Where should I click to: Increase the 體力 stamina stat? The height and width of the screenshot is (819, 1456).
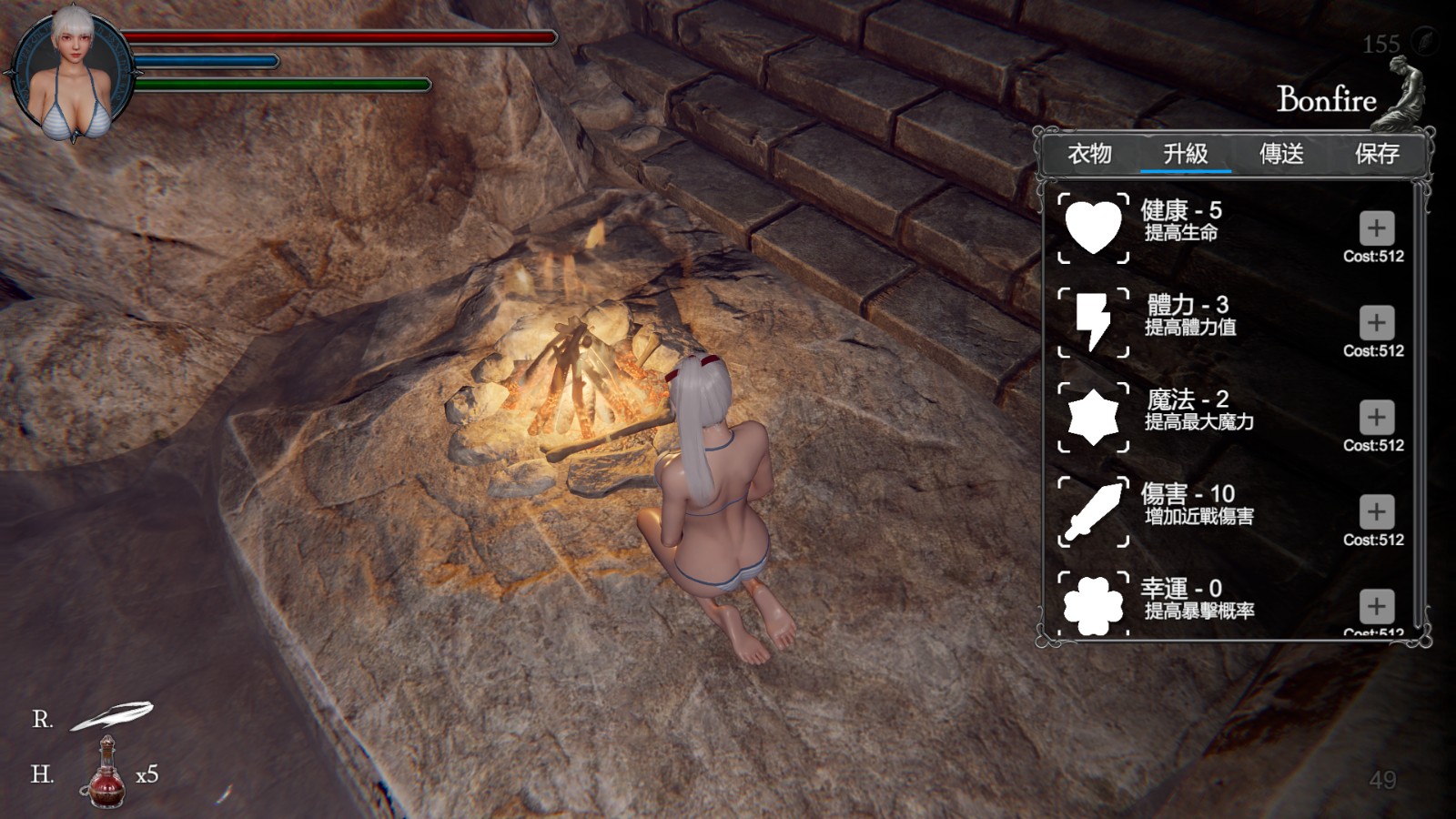(x=1376, y=322)
